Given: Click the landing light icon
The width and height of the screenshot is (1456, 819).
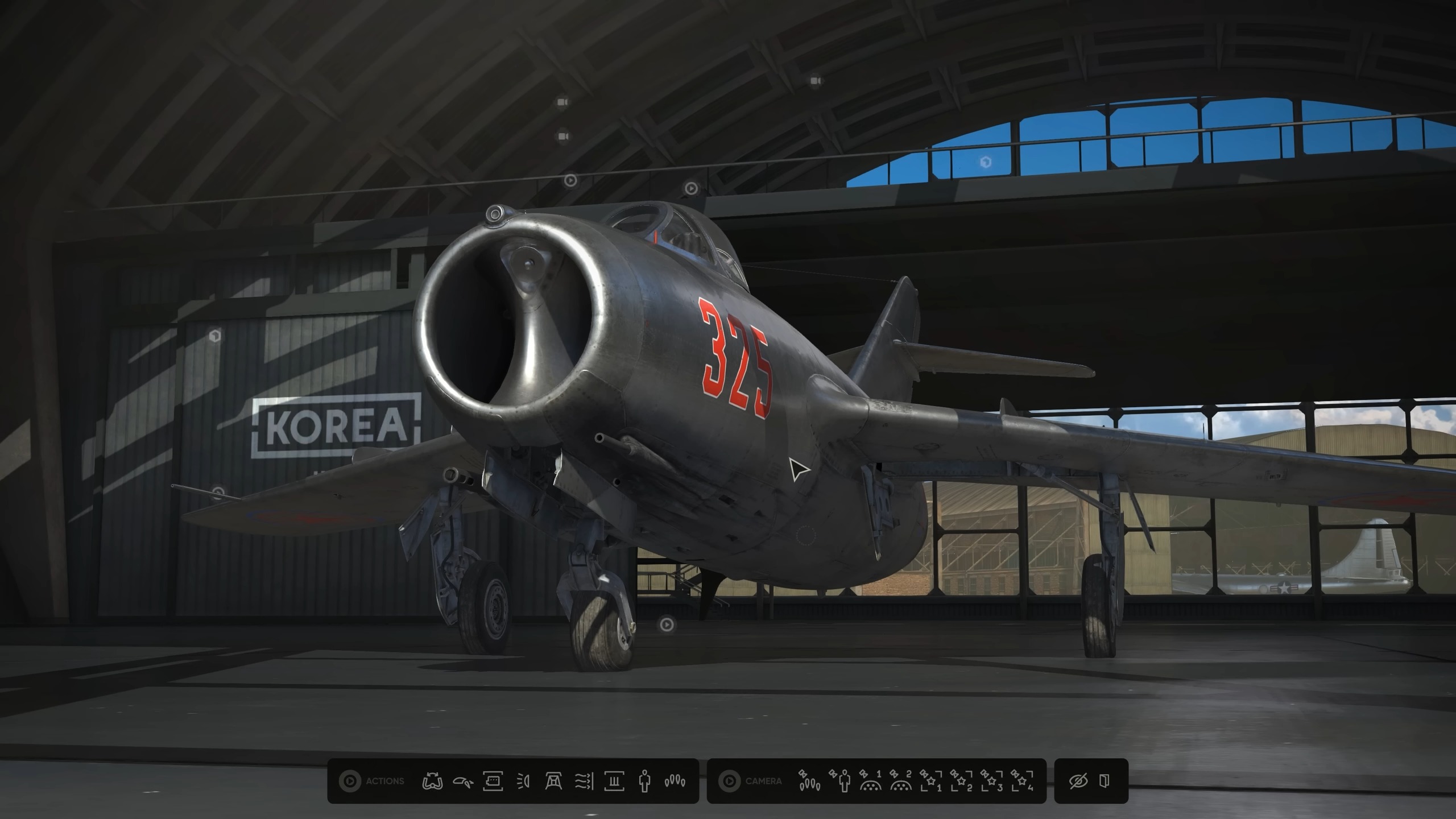Looking at the screenshot, I should pyautogui.click(x=524, y=782).
